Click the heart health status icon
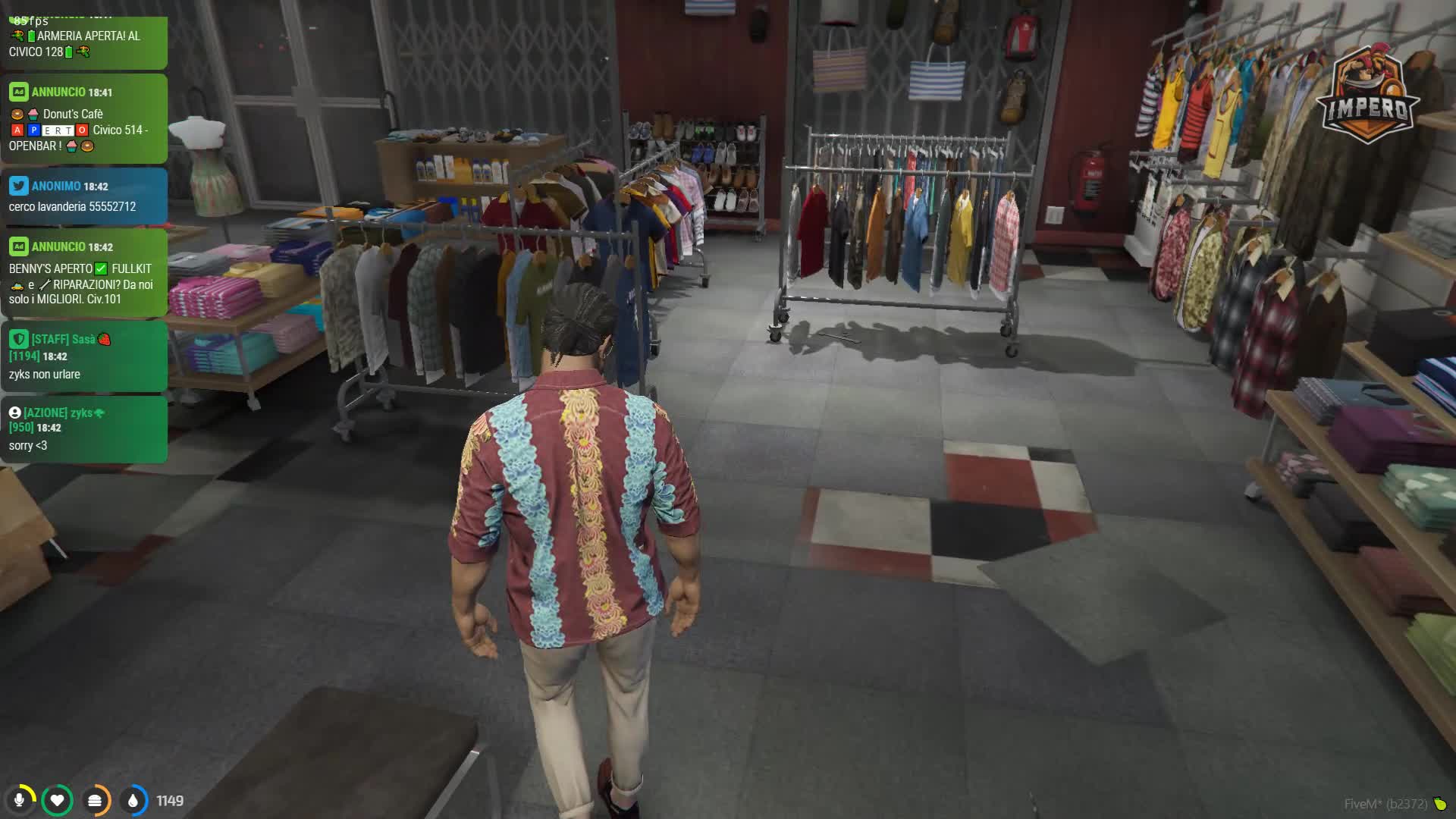Viewport: 1456px width, 819px height. [57, 800]
